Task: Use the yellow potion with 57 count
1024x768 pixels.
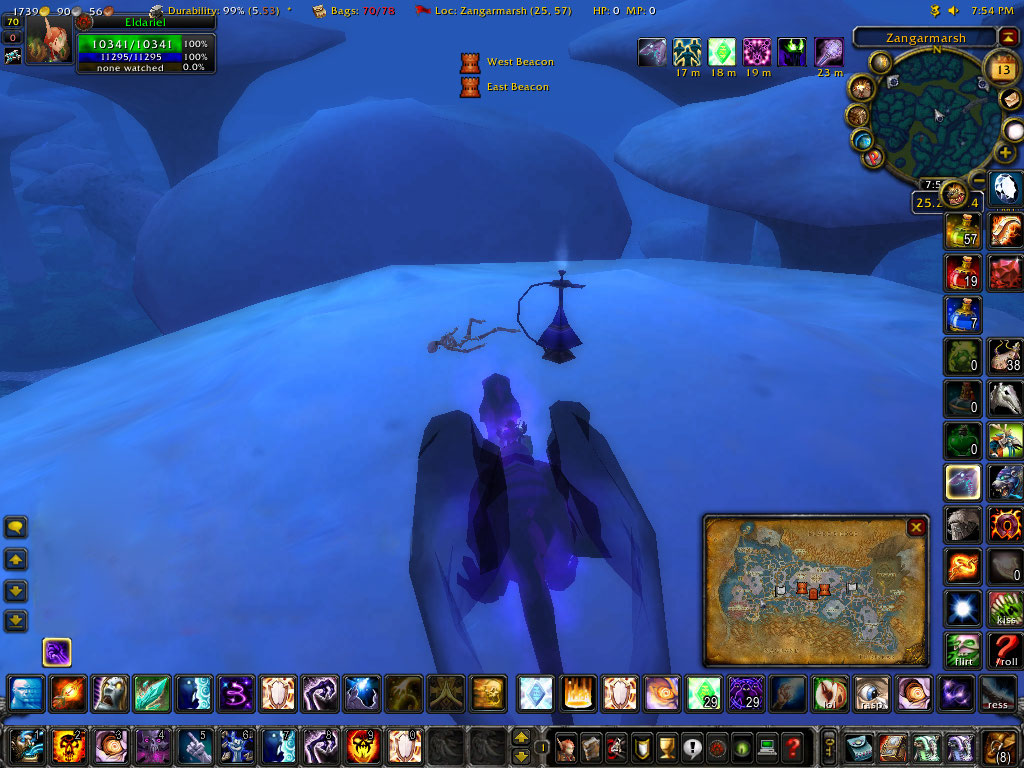Action: coord(961,231)
